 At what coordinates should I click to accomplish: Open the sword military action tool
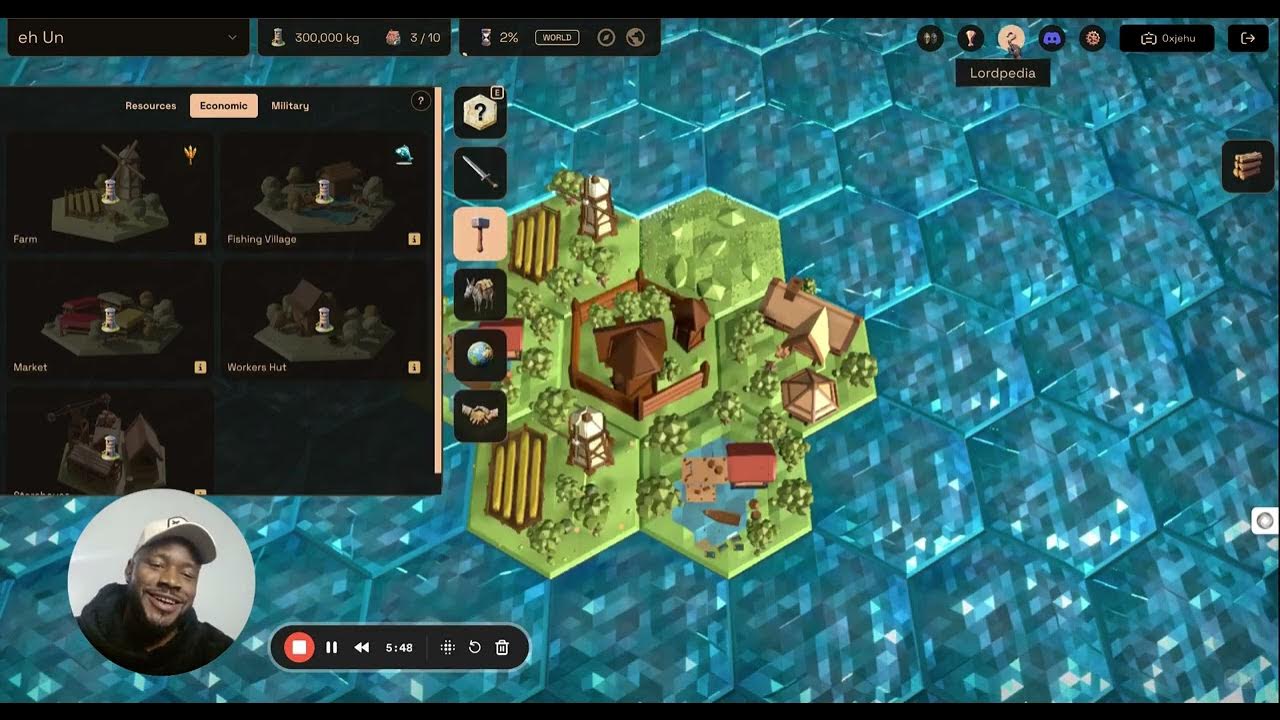pos(480,173)
